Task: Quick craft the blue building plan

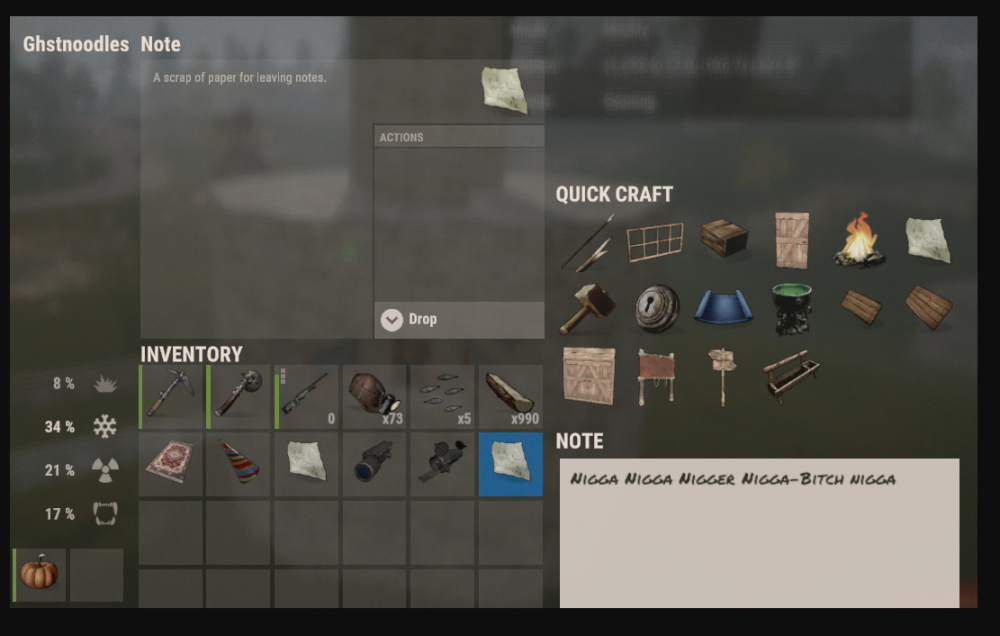Action: pyautogui.click(x=724, y=308)
